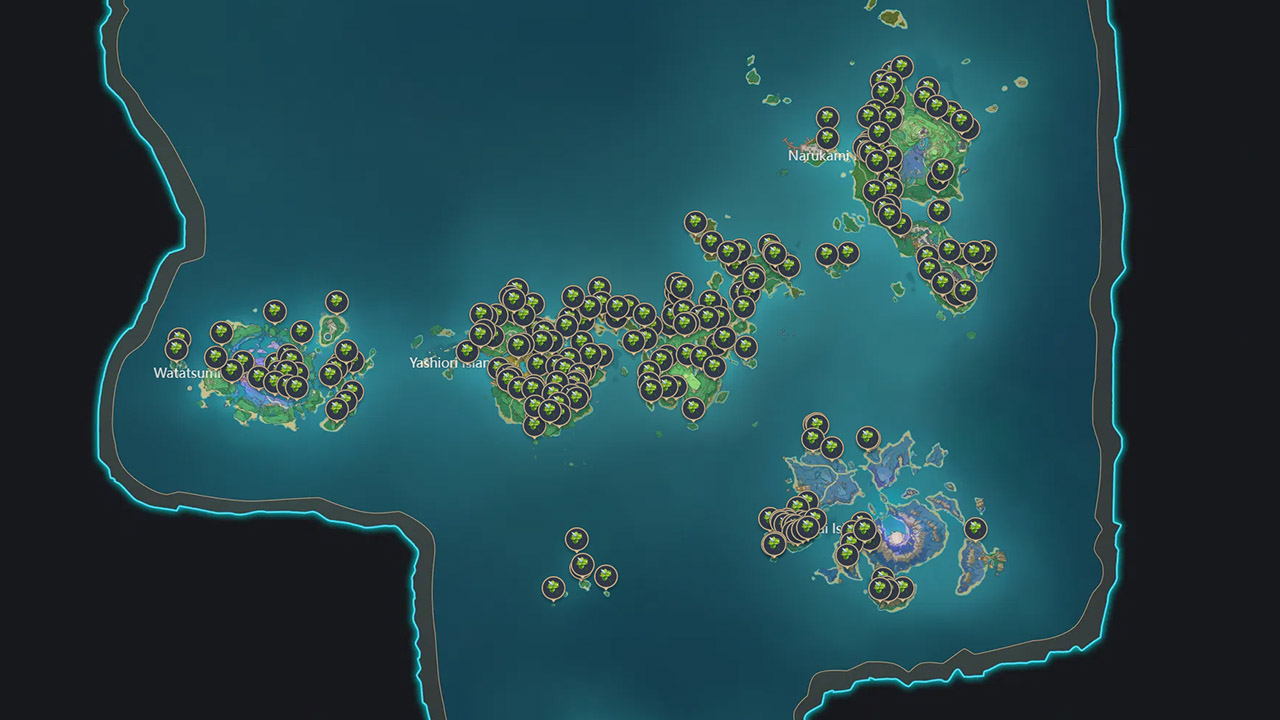Click the volcano crater at Seirai's center
The width and height of the screenshot is (1280, 720).
[x=895, y=535]
